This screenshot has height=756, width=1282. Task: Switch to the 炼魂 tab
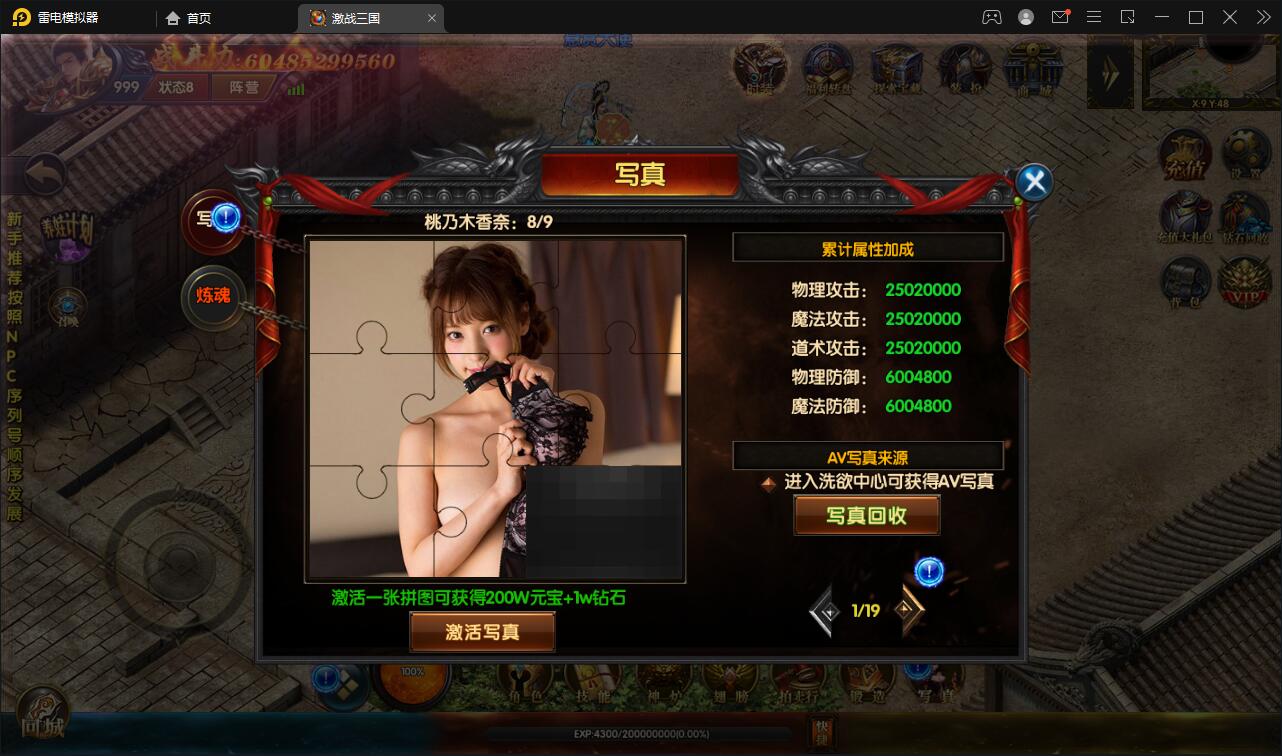[213, 295]
